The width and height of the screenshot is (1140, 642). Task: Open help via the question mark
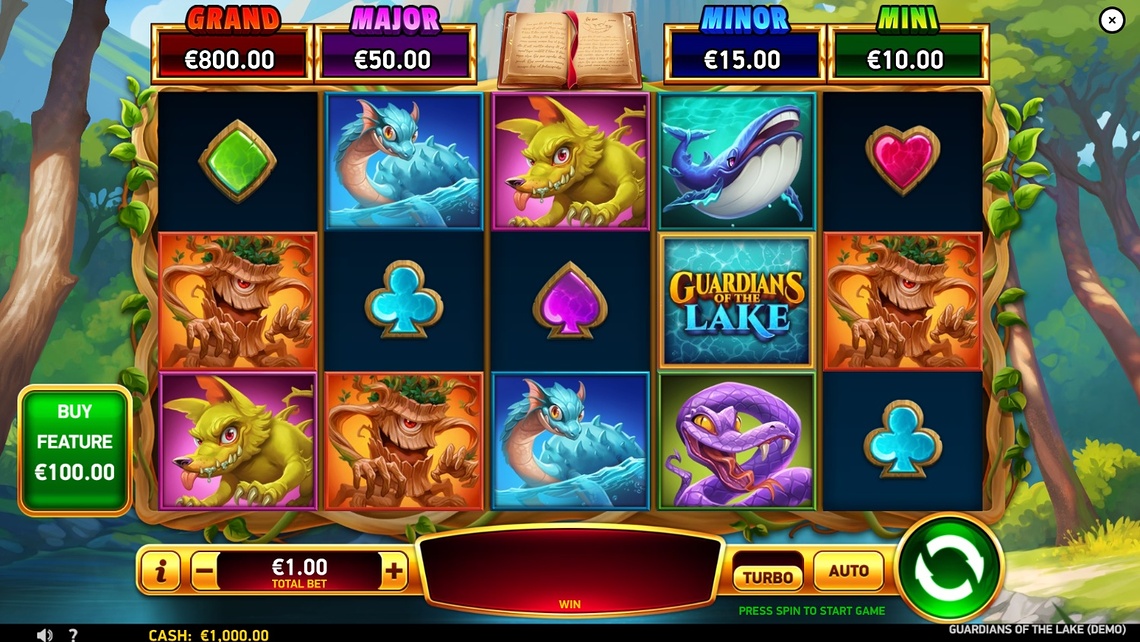(73, 634)
